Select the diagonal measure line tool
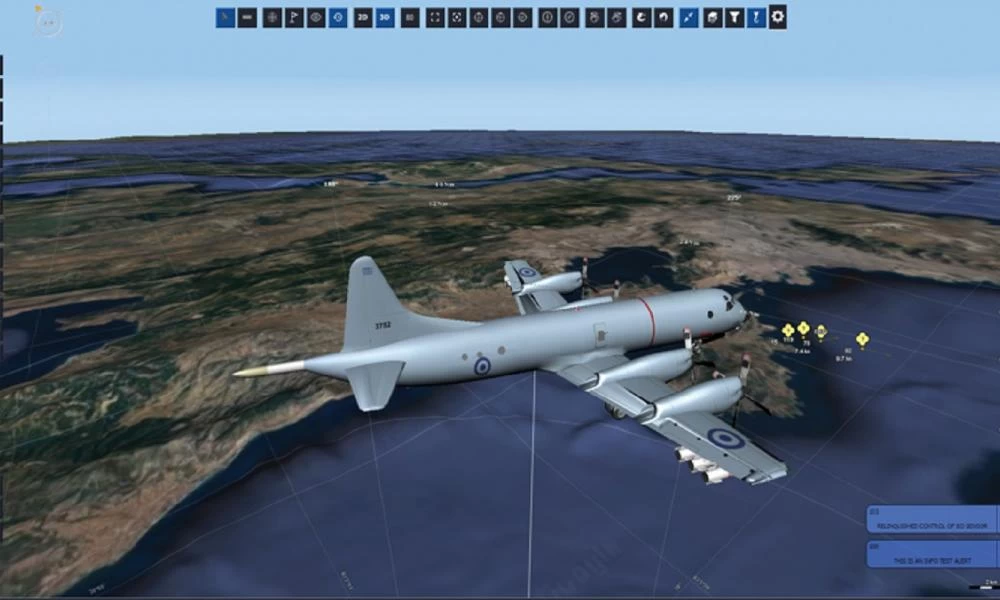 click(x=689, y=17)
